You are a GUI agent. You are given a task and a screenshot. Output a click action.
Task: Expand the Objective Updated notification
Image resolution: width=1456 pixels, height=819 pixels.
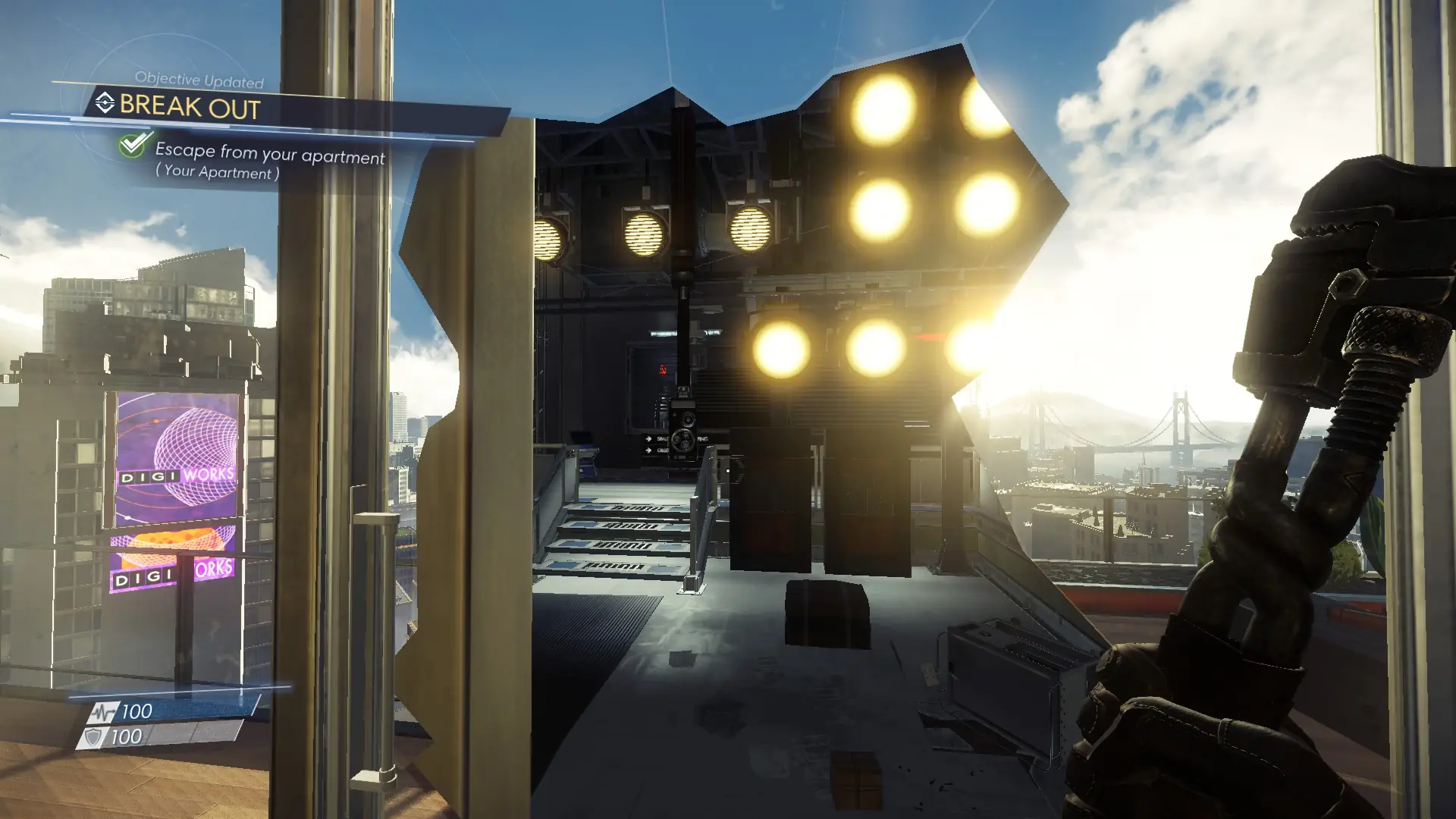click(x=199, y=79)
